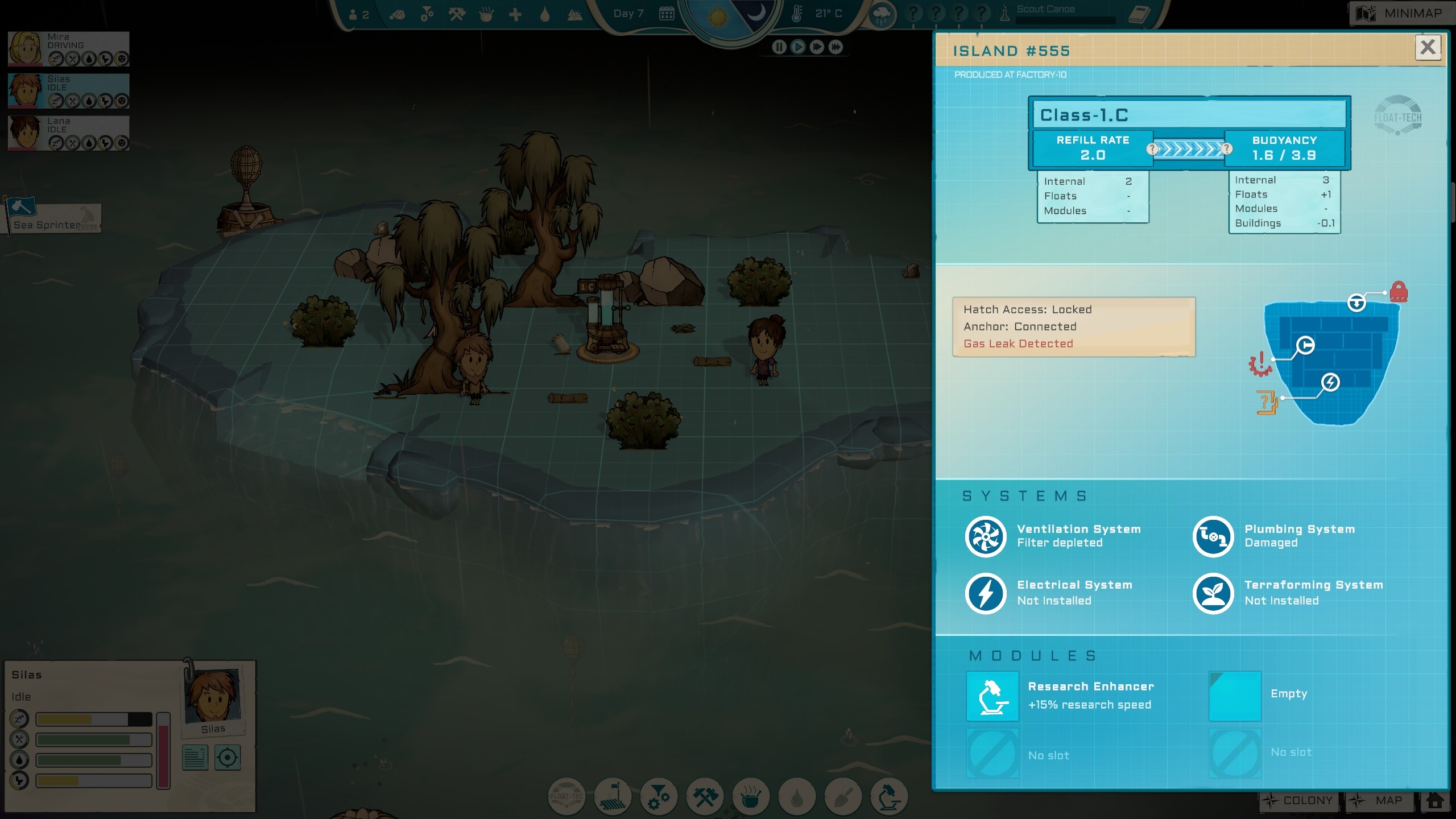Image resolution: width=1456 pixels, height=819 pixels.
Task: Select Lana's colonist portrait card
Action: [68, 134]
